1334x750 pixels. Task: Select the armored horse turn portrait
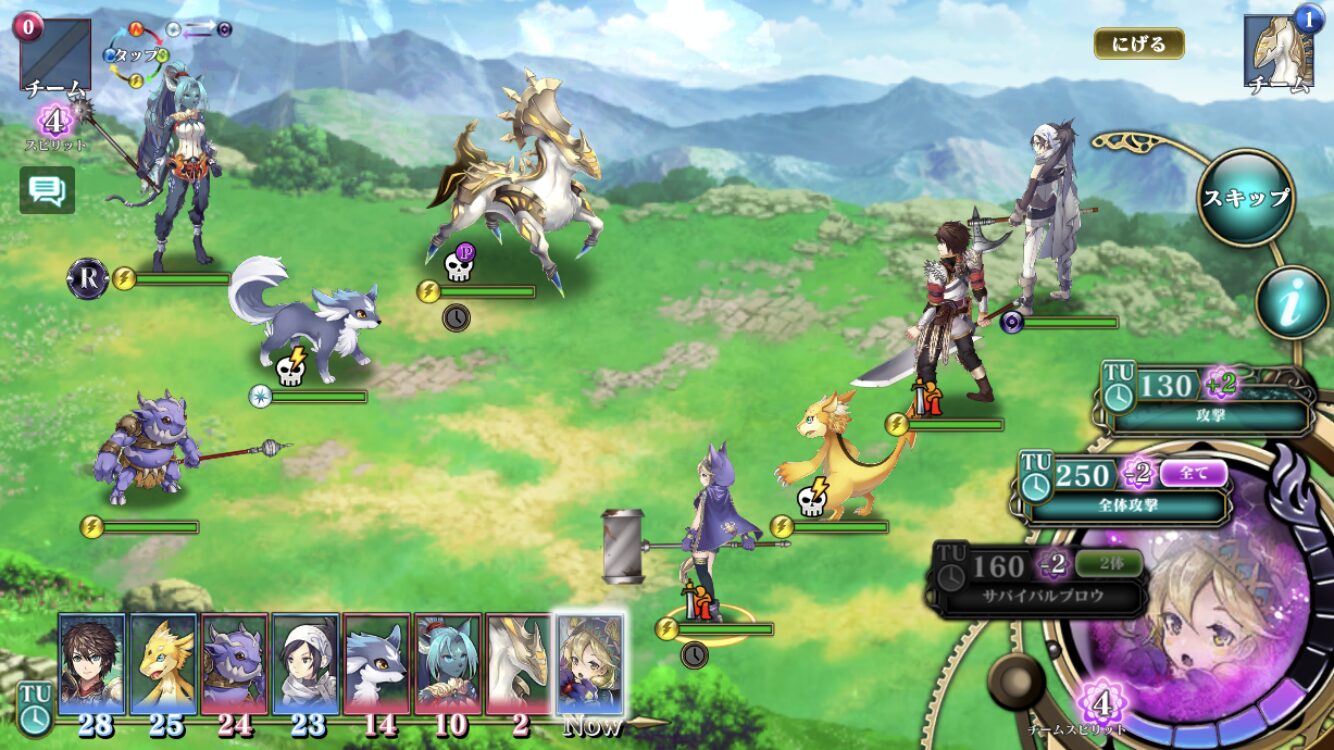[x=518, y=664]
